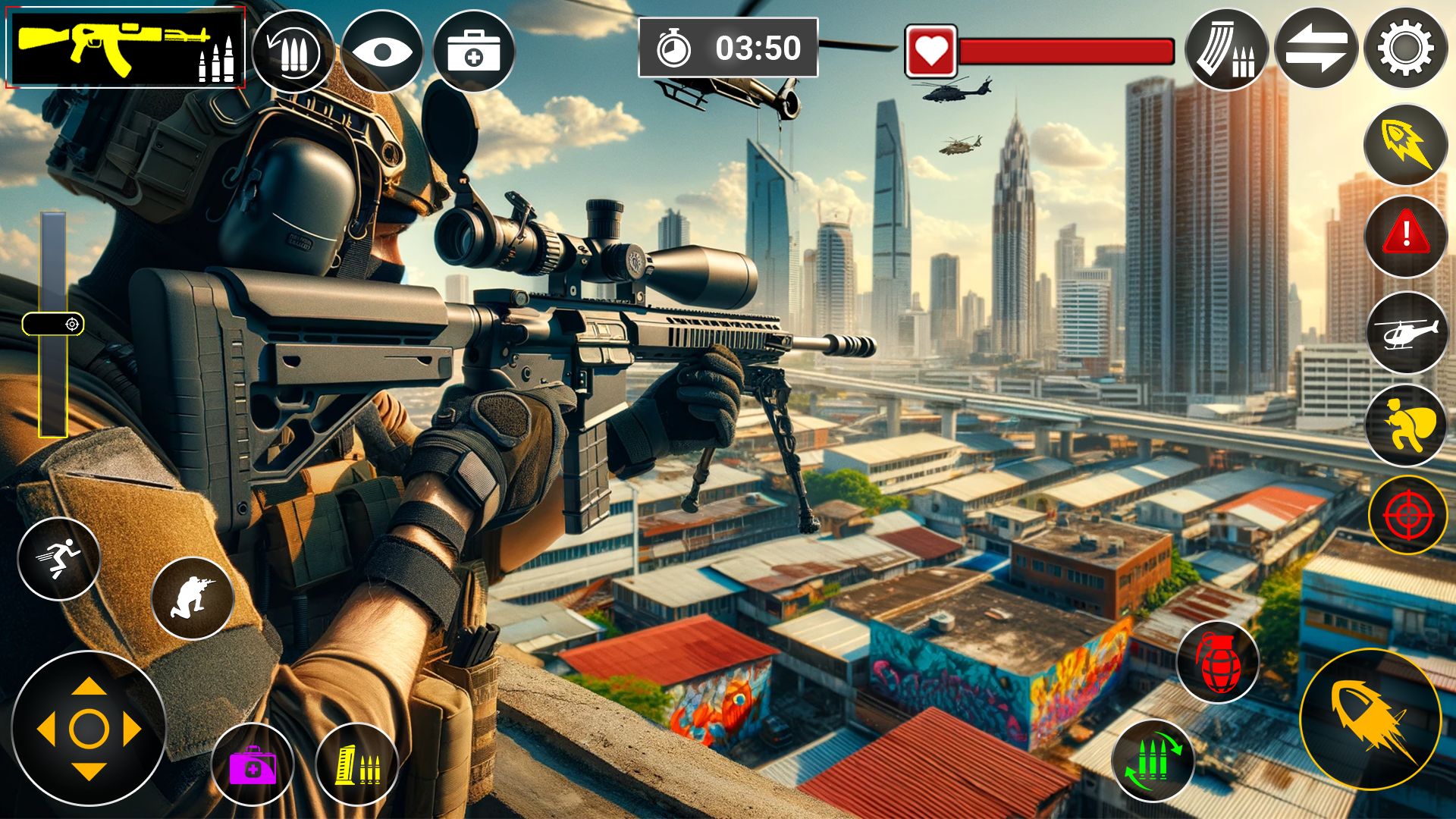
Task: Switch ammo with the green bullets button
Action: [1153, 761]
